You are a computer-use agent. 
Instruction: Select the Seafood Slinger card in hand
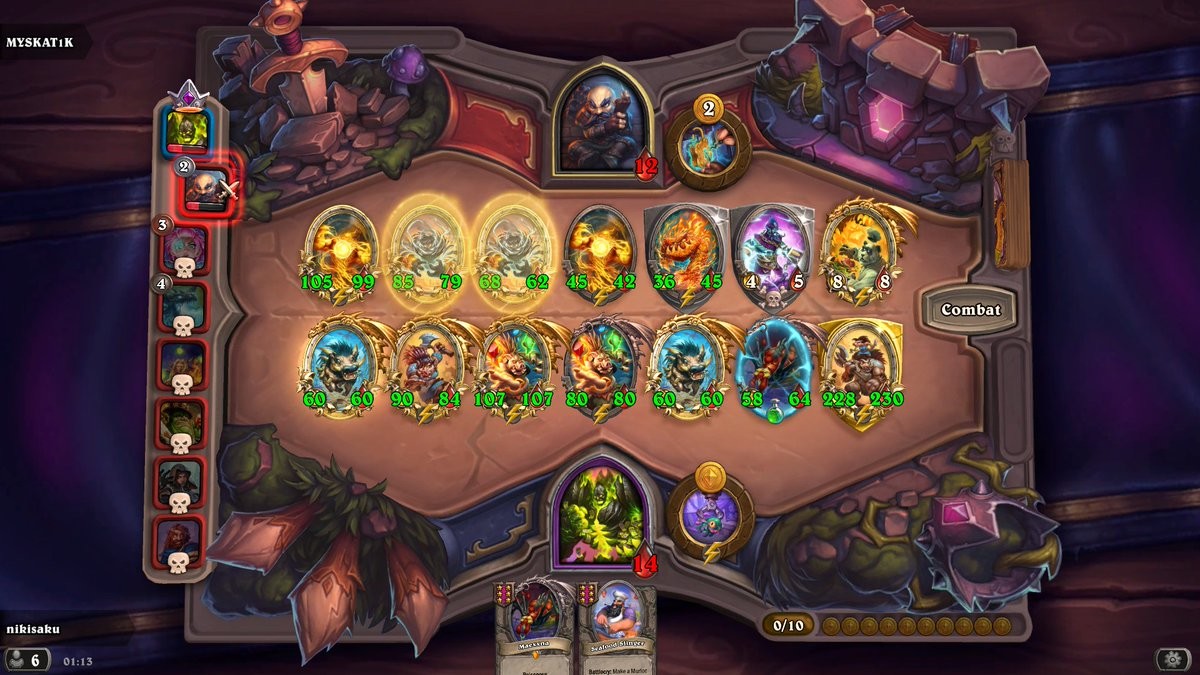click(x=616, y=630)
